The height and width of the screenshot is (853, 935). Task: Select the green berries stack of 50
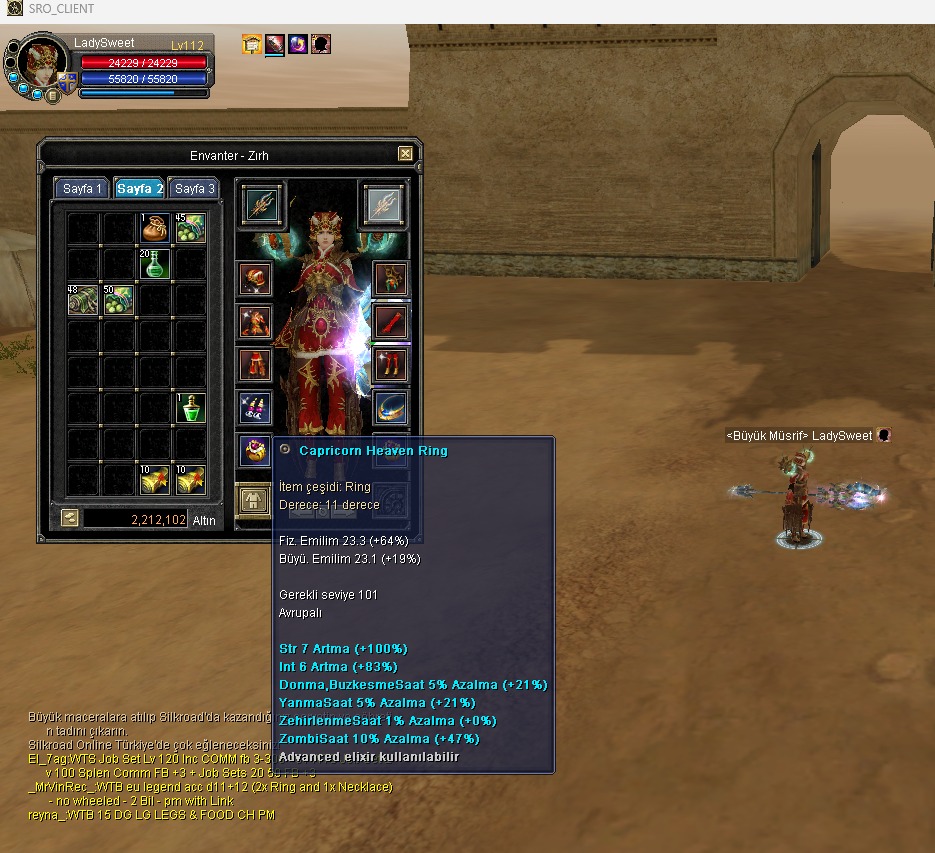[x=119, y=300]
